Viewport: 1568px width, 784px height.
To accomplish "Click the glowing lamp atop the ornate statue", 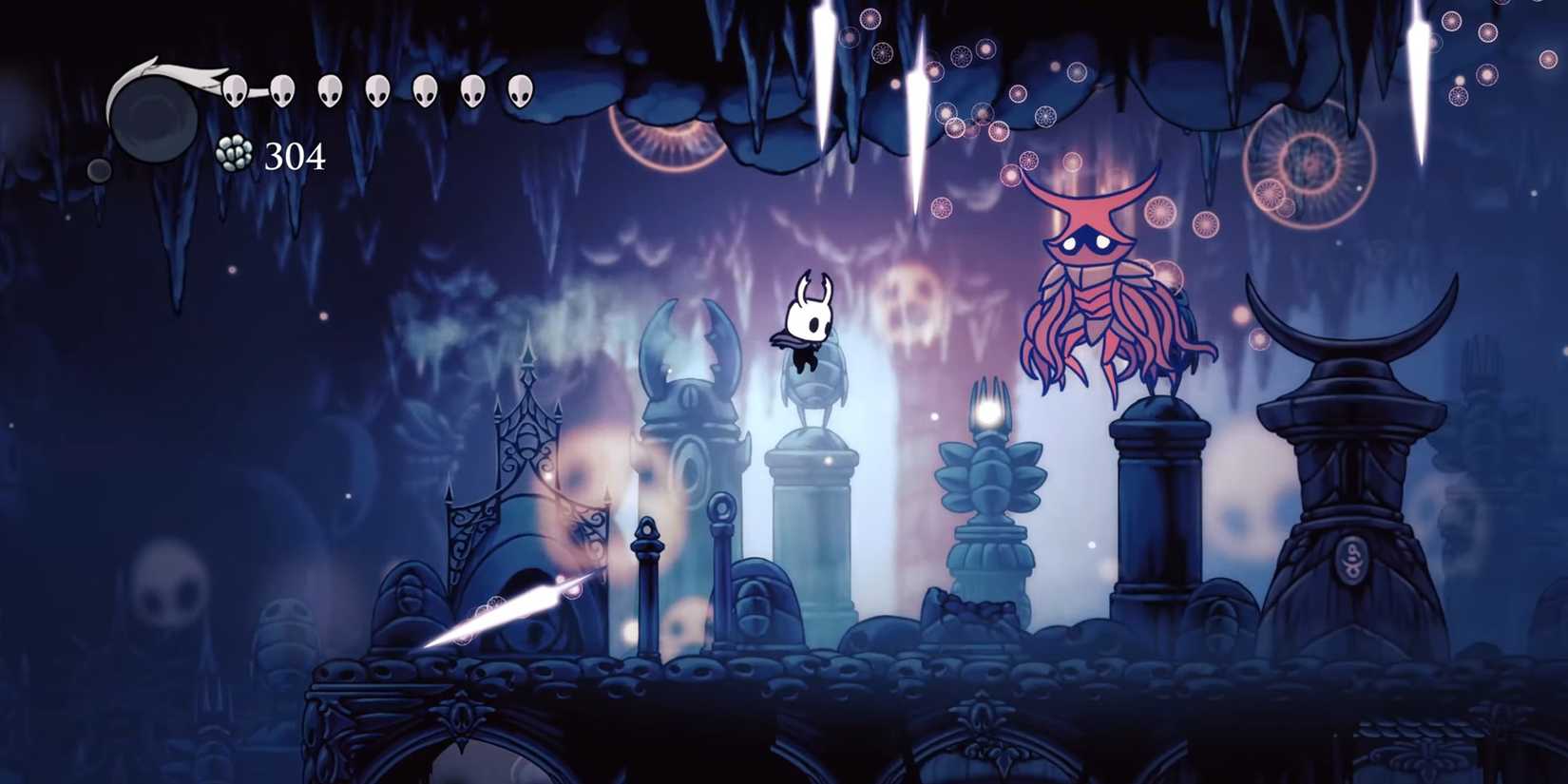I will (x=985, y=411).
